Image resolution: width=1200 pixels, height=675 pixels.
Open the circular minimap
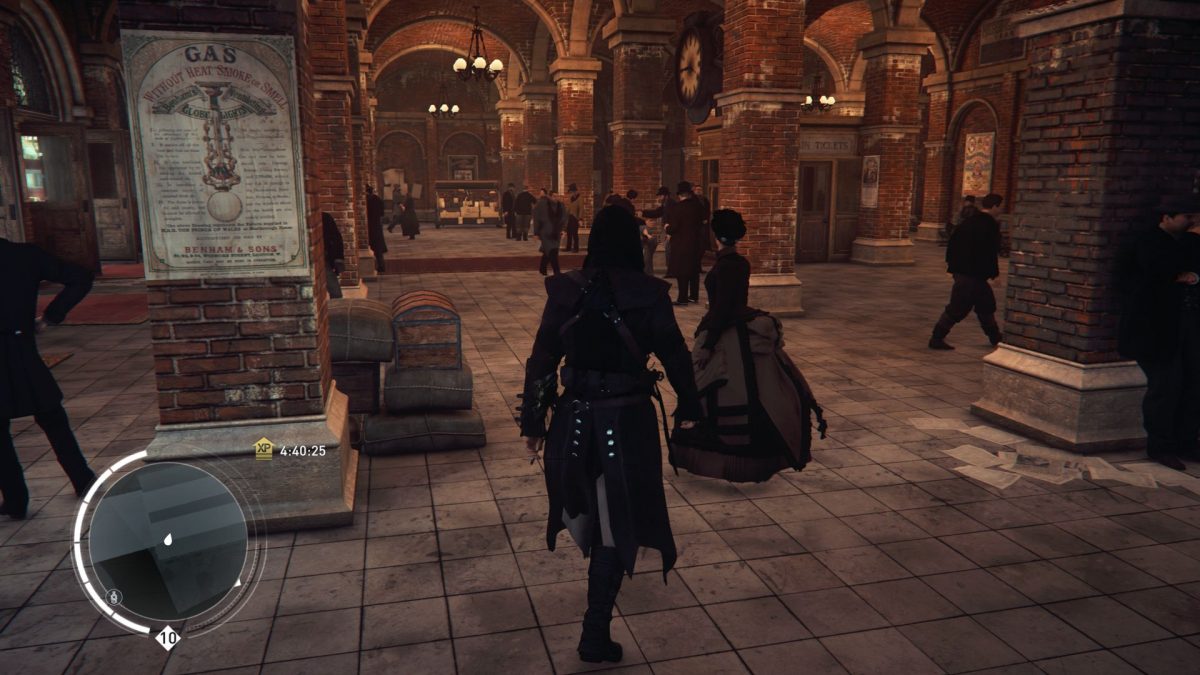pos(167,541)
